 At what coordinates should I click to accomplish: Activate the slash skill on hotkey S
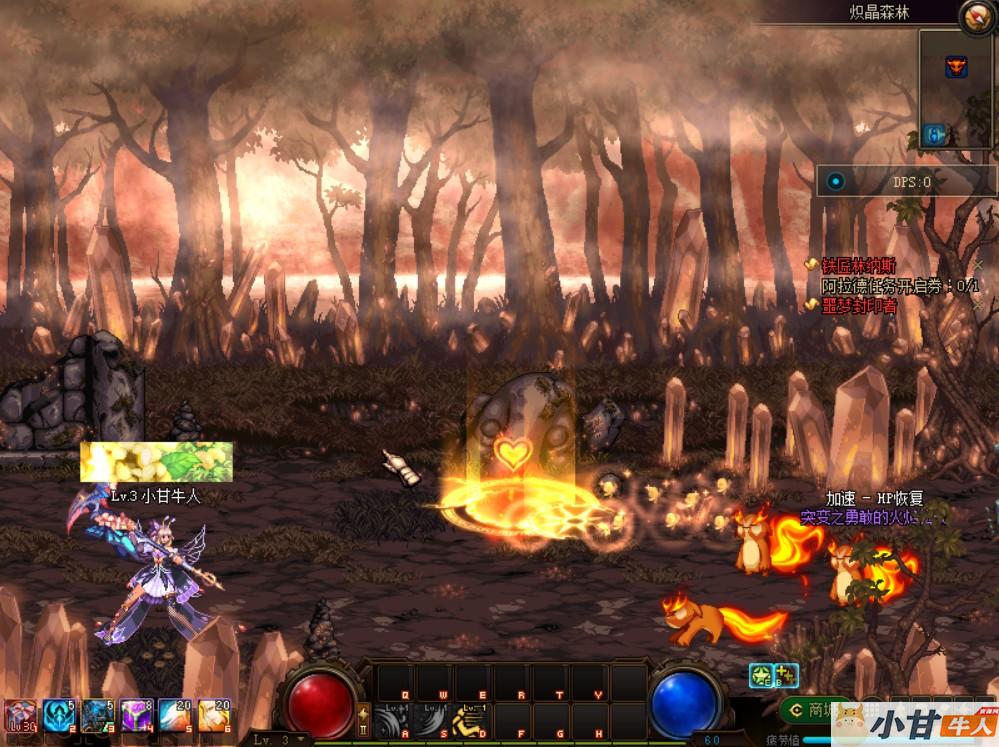click(431, 720)
